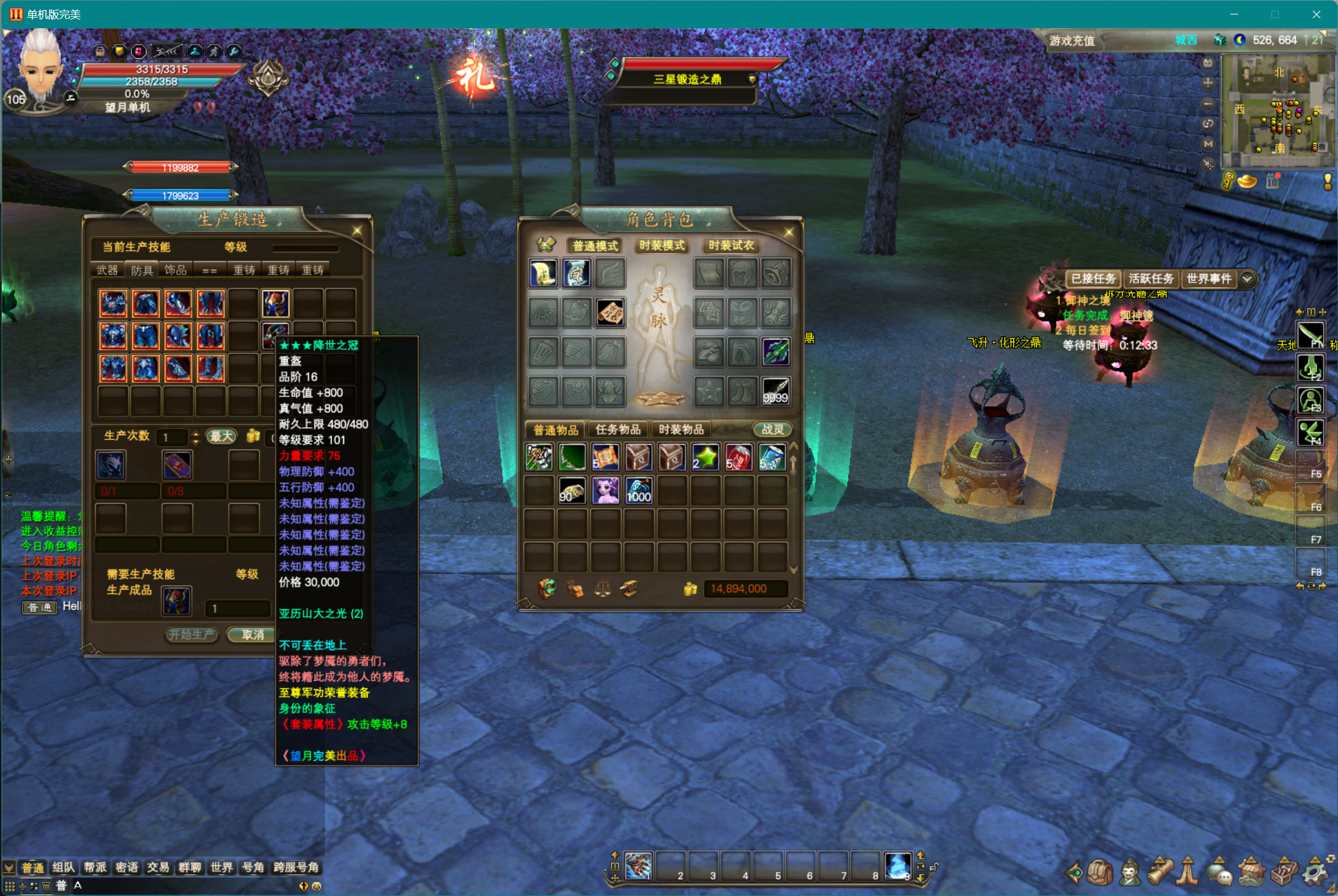
Task: View the 世界事件 tab
Action: pos(1208,279)
